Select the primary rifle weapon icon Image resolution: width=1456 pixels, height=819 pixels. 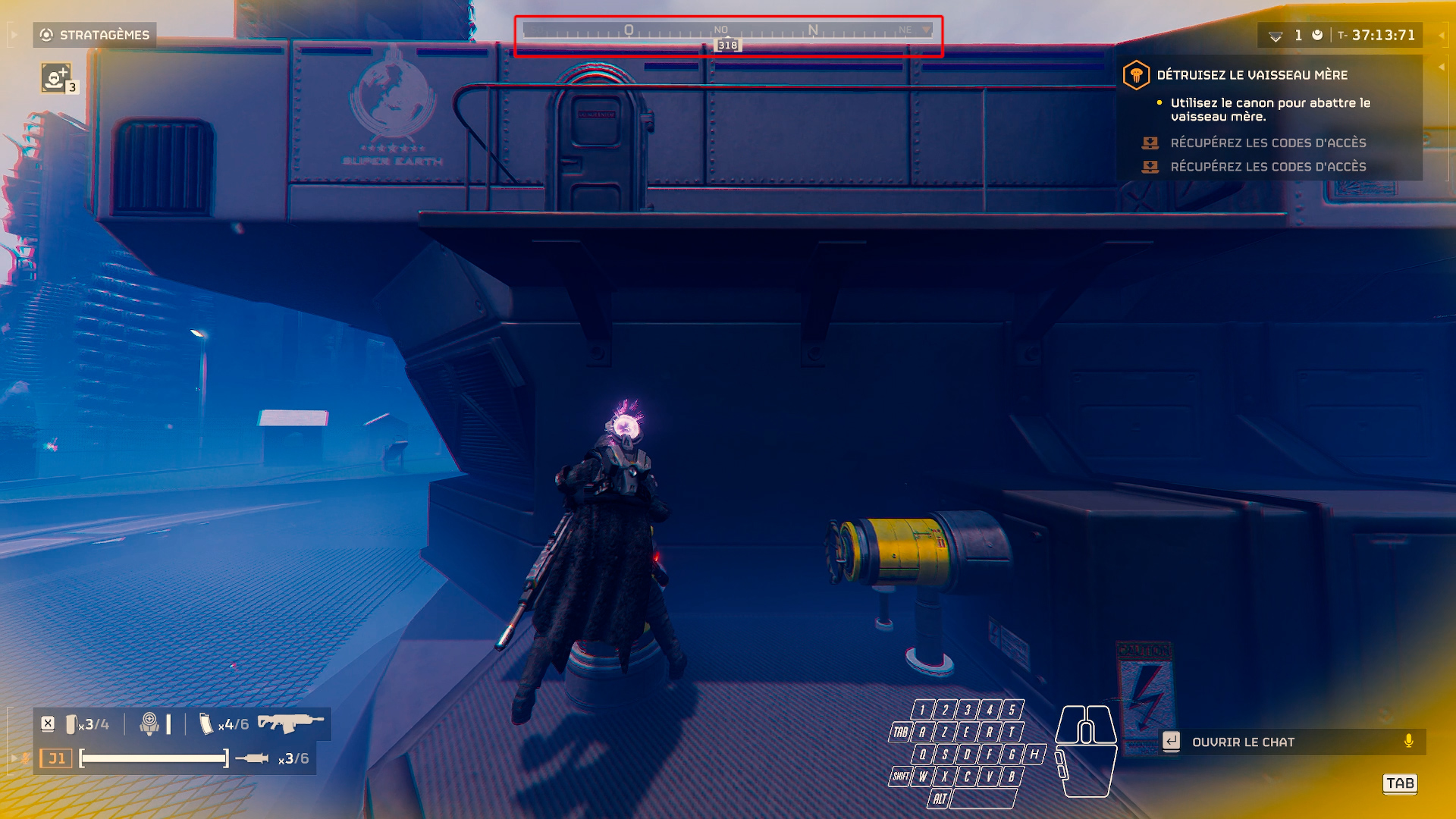(290, 723)
